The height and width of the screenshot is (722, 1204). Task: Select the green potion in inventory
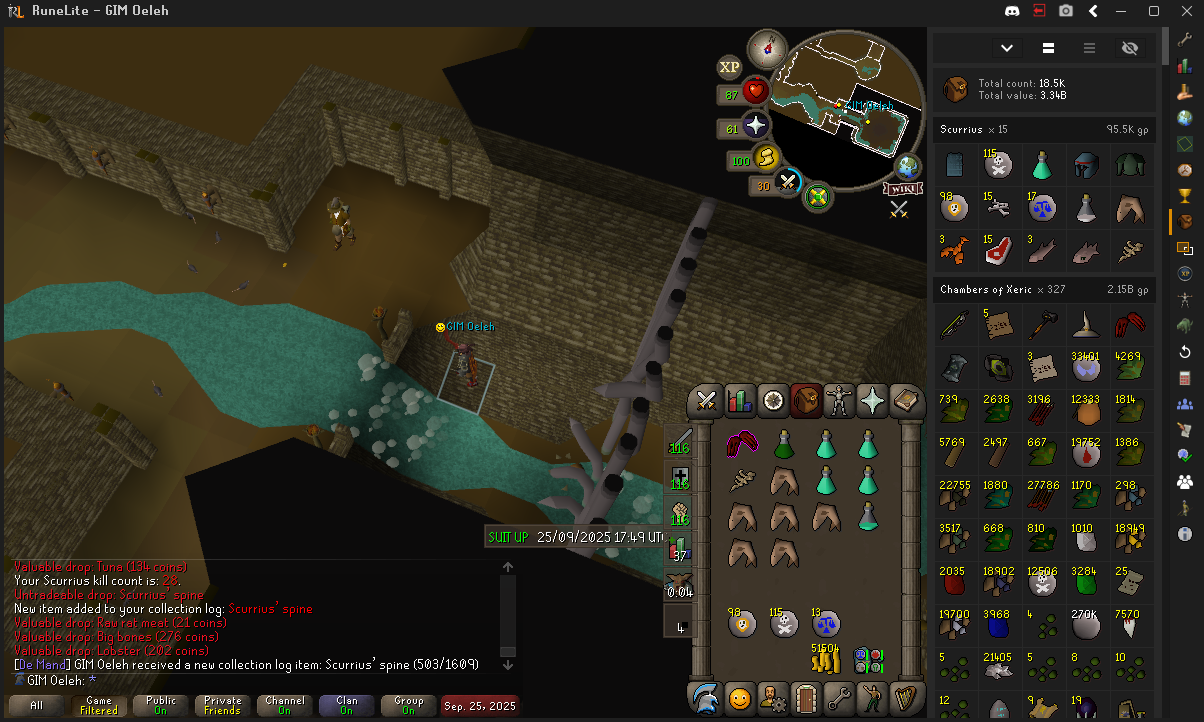point(783,443)
